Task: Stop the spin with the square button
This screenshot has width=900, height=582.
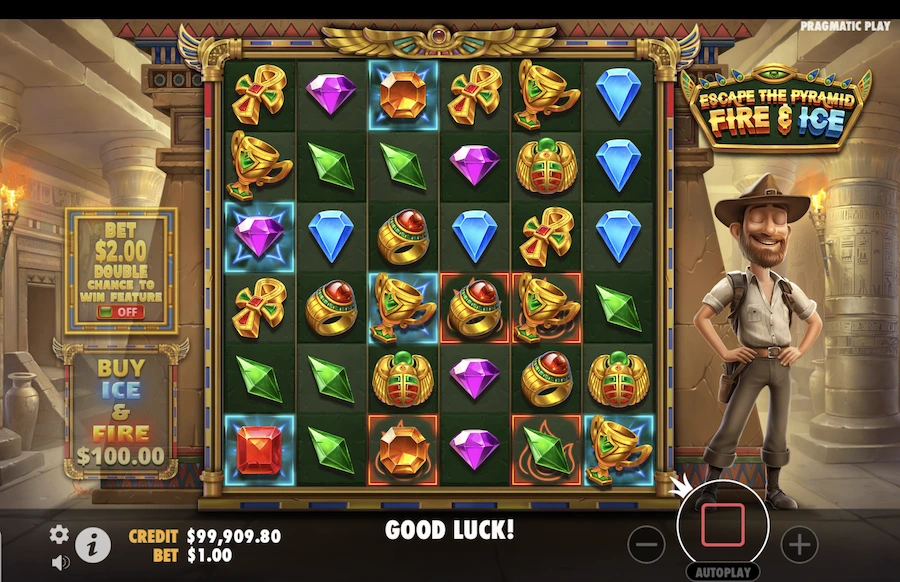Action: [722, 524]
